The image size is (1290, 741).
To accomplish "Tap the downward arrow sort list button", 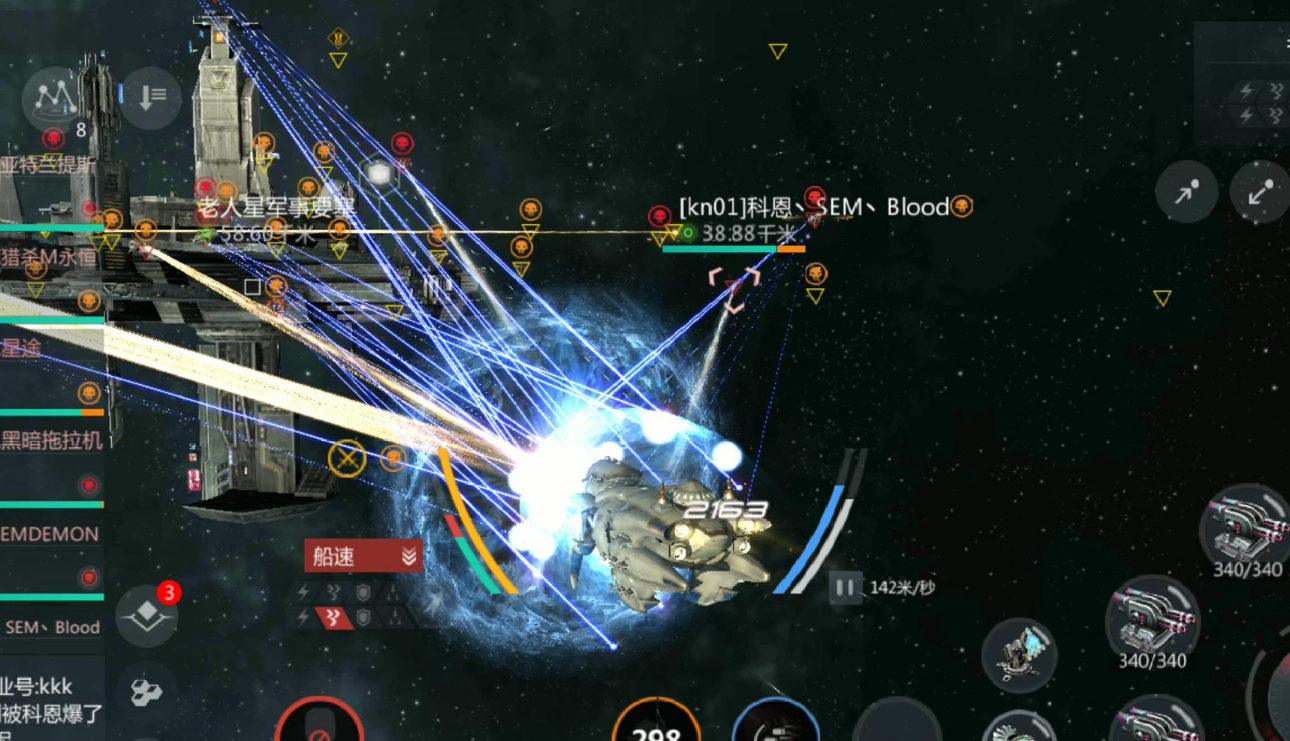I will coord(152,97).
